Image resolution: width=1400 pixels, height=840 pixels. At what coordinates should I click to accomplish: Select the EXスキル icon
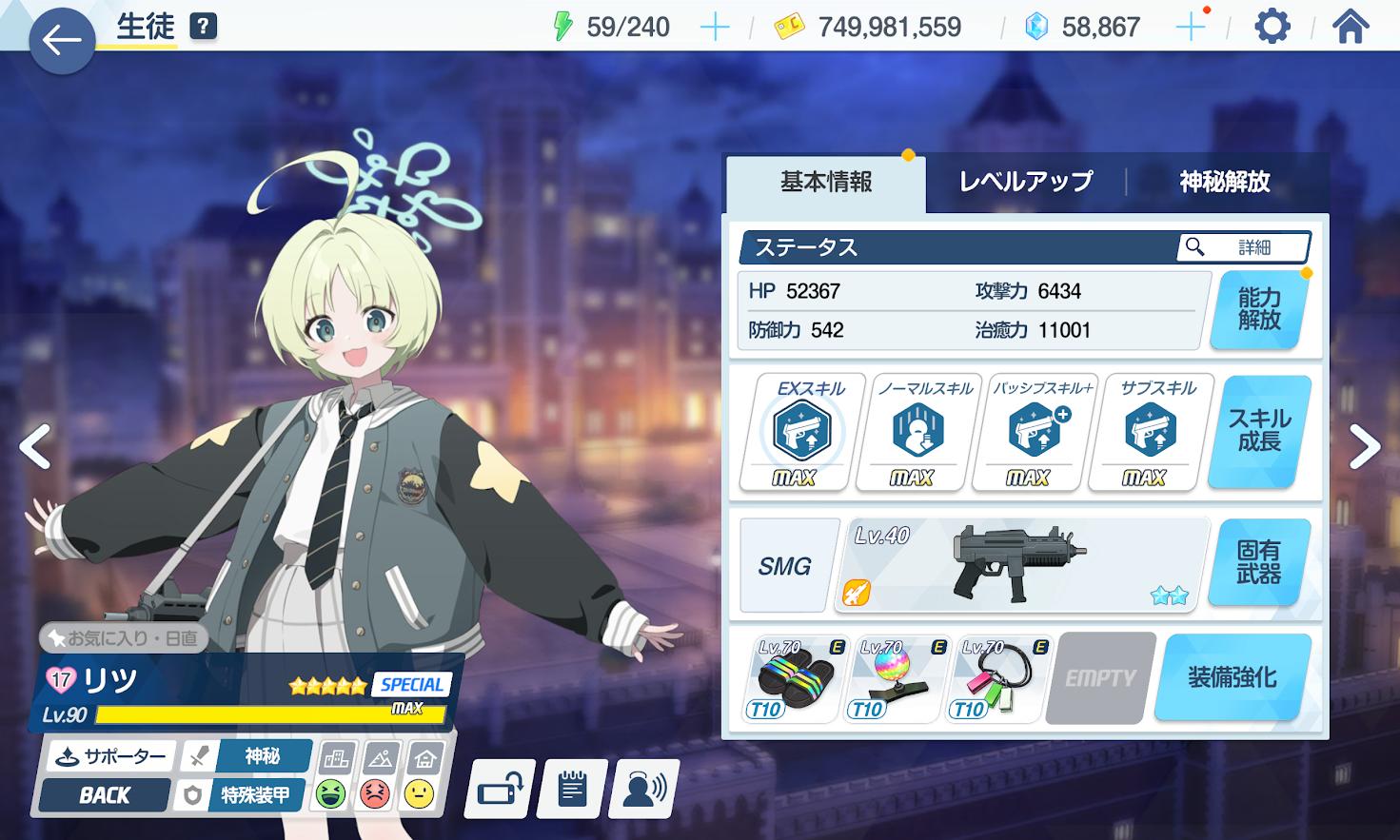click(802, 432)
